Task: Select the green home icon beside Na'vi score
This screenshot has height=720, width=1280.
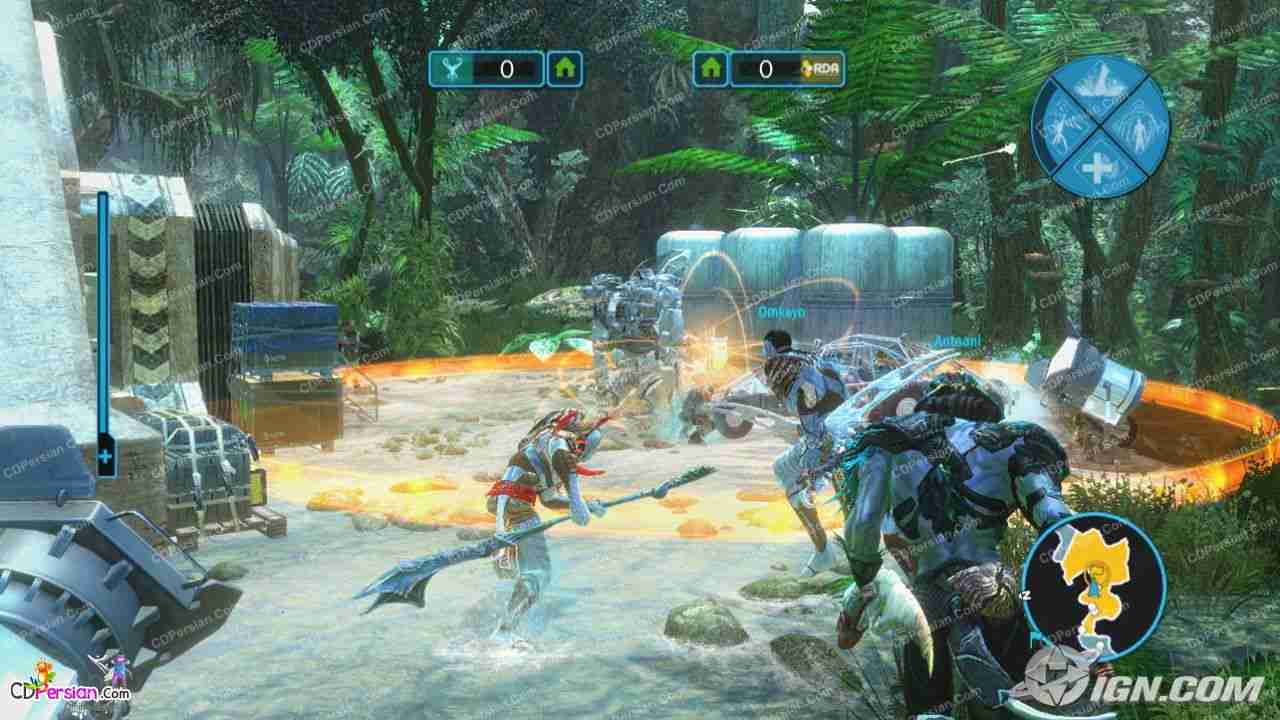Action: pyautogui.click(x=565, y=69)
